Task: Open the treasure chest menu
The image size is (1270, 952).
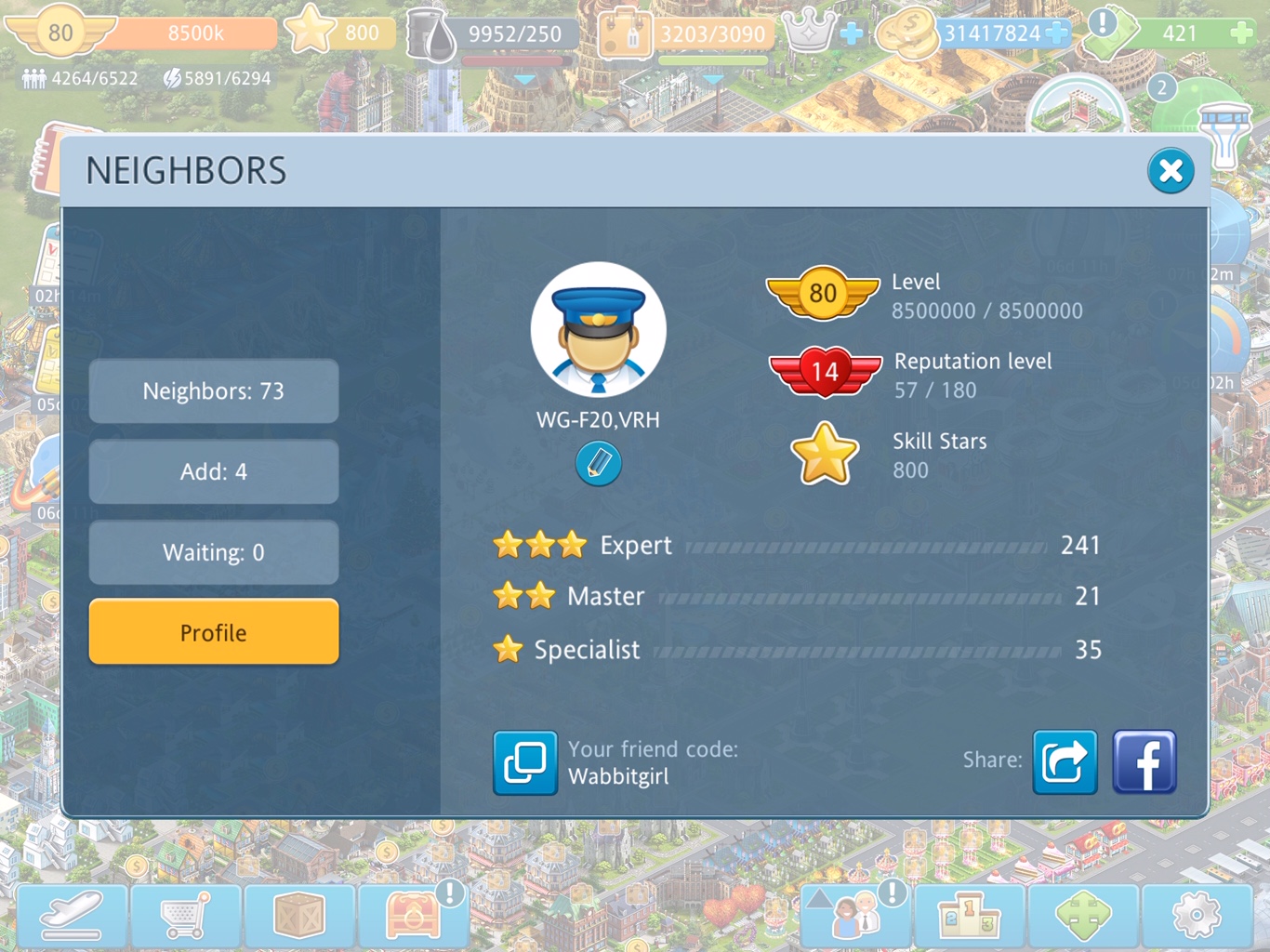Action: coord(412,917)
